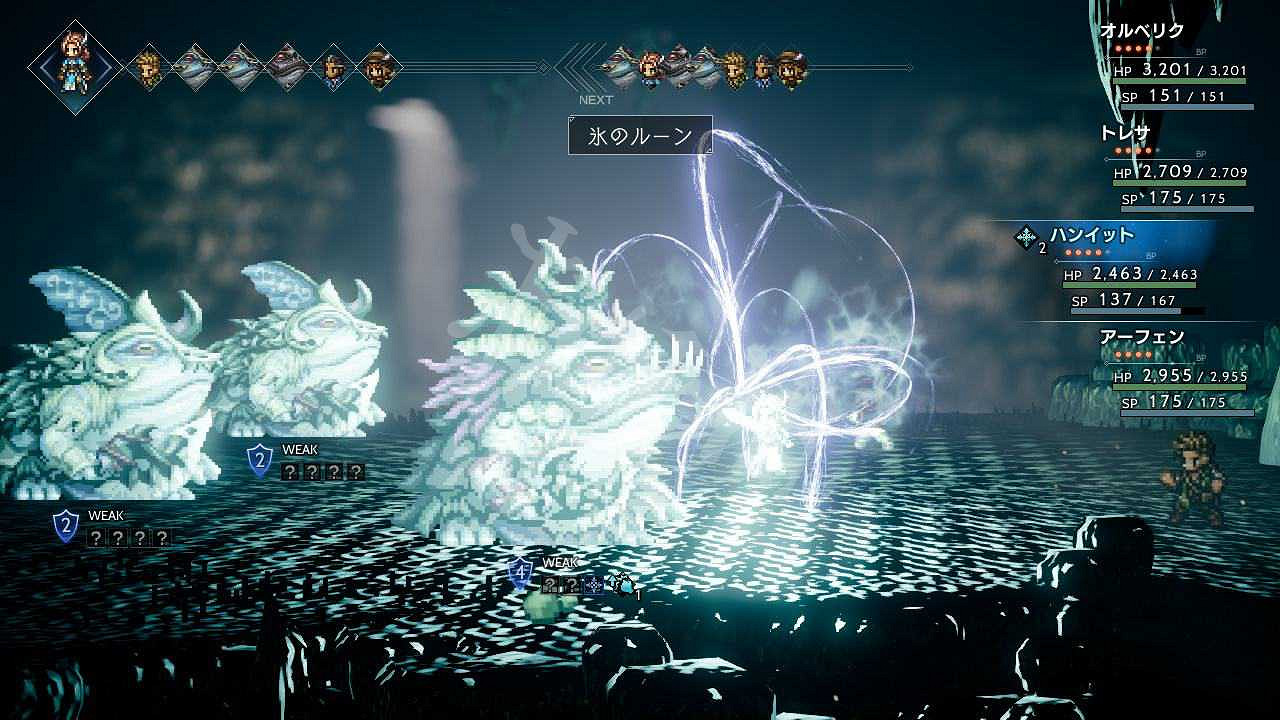Screen dimensions: 1280x720
Task: Click the 氷のルーン skill name banner
Action: [640, 133]
